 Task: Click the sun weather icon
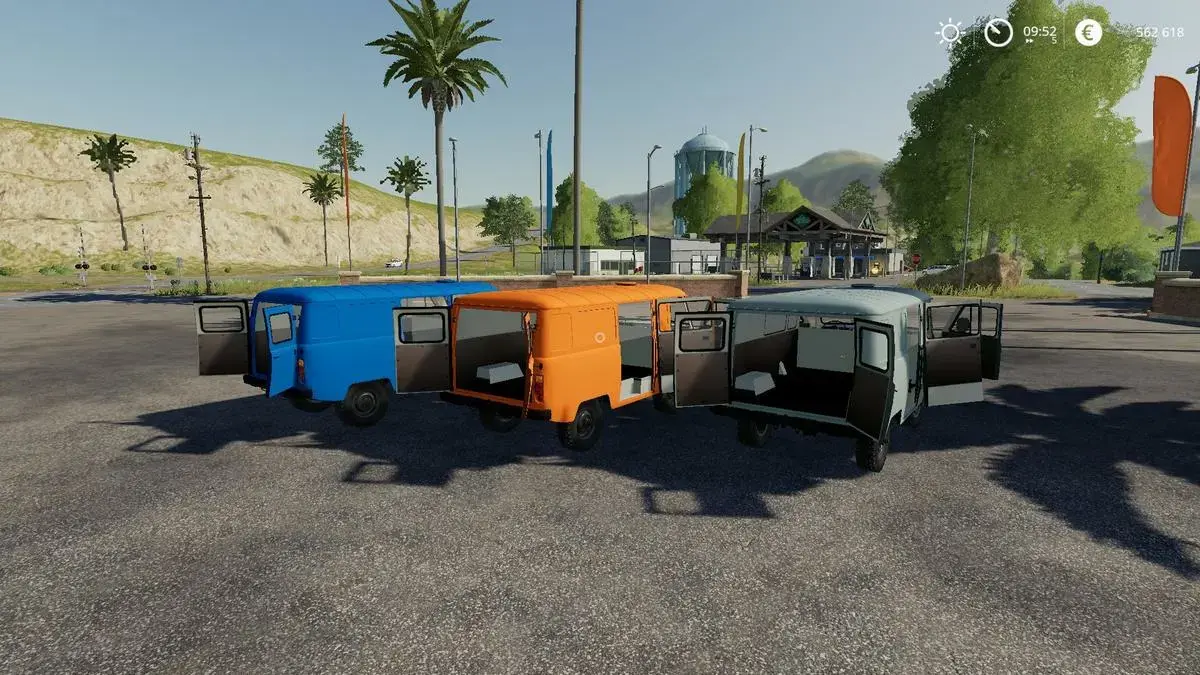pyautogui.click(x=949, y=33)
